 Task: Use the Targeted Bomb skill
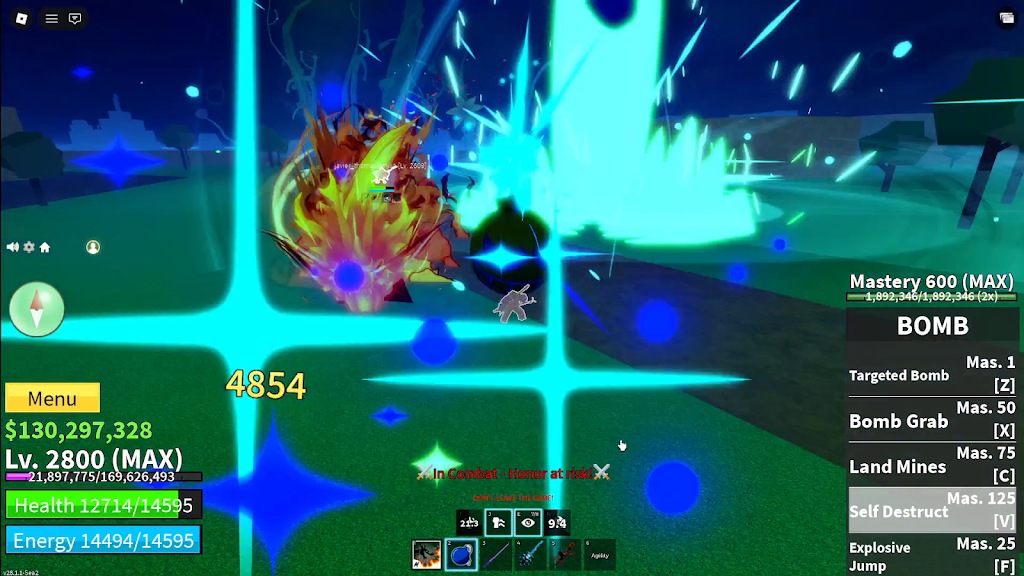[x=932, y=375]
